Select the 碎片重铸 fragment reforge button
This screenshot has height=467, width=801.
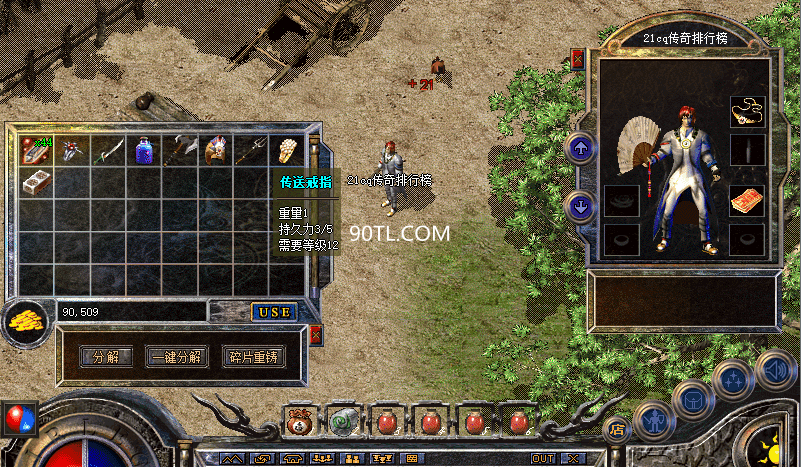point(251,357)
